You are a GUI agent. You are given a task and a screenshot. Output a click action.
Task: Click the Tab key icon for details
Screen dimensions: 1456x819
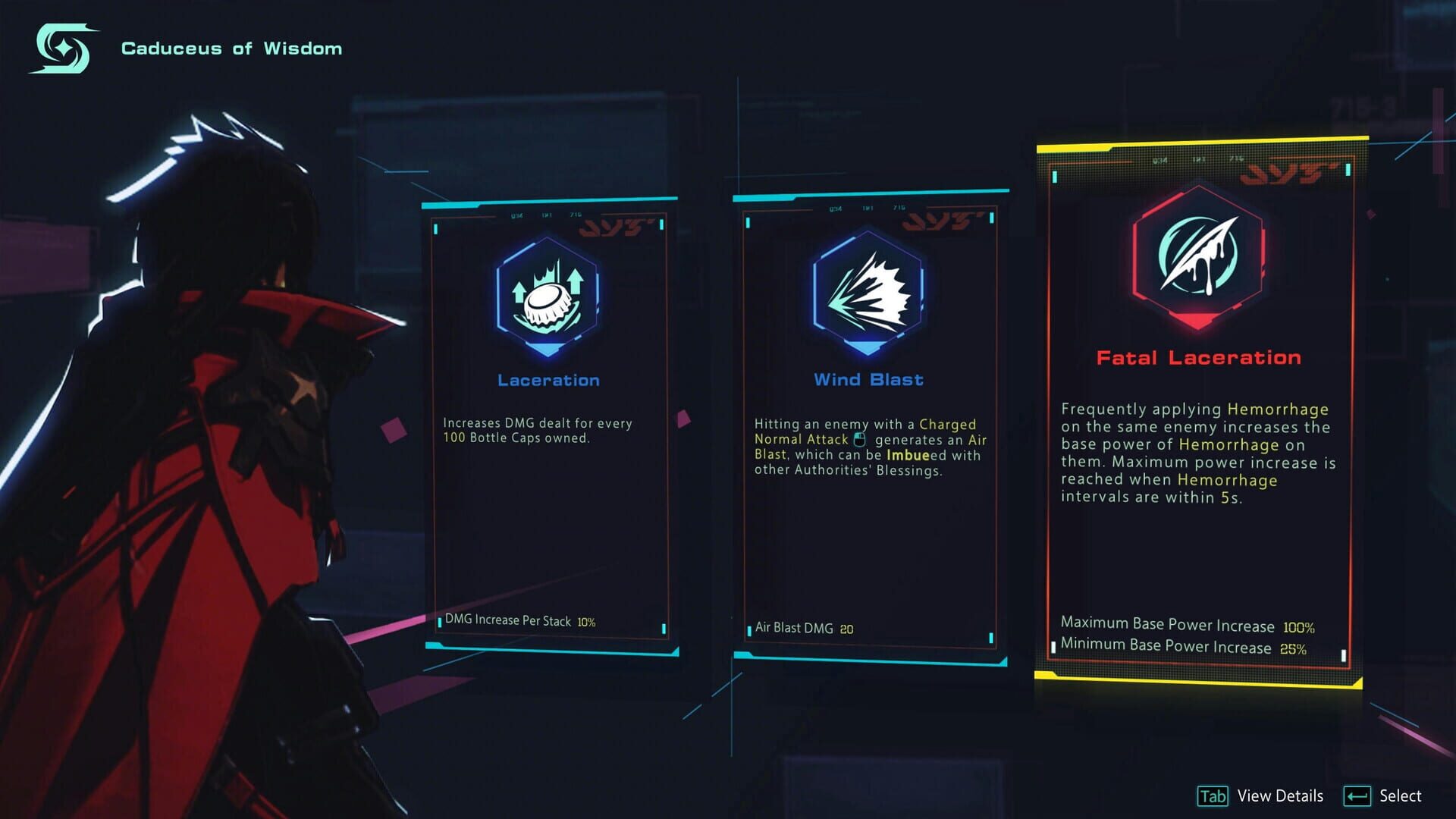[x=1215, y=796]
